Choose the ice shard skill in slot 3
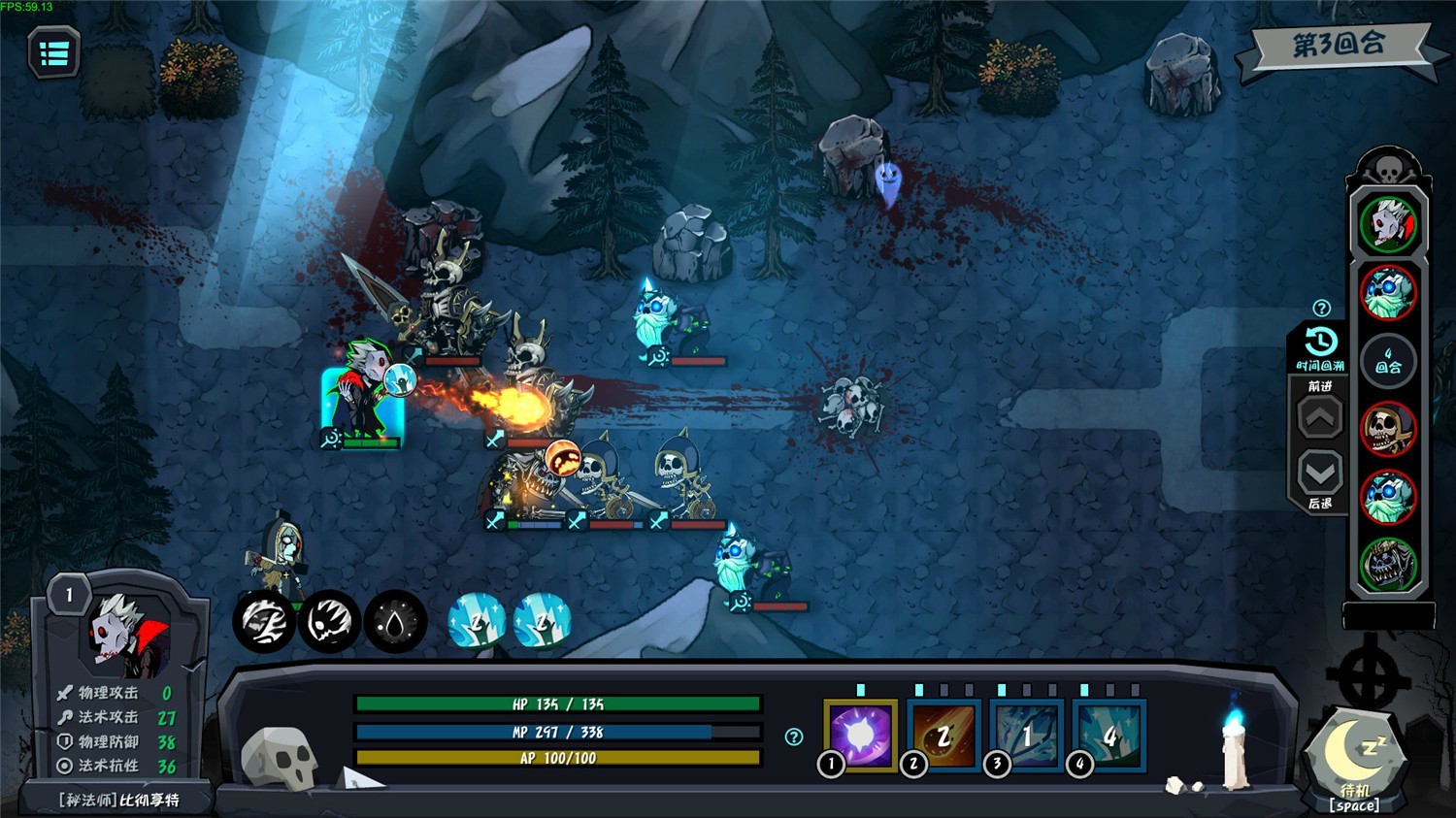Image resolution: width=1456 pixels, height=818 pixels. tap(1026, 735)
